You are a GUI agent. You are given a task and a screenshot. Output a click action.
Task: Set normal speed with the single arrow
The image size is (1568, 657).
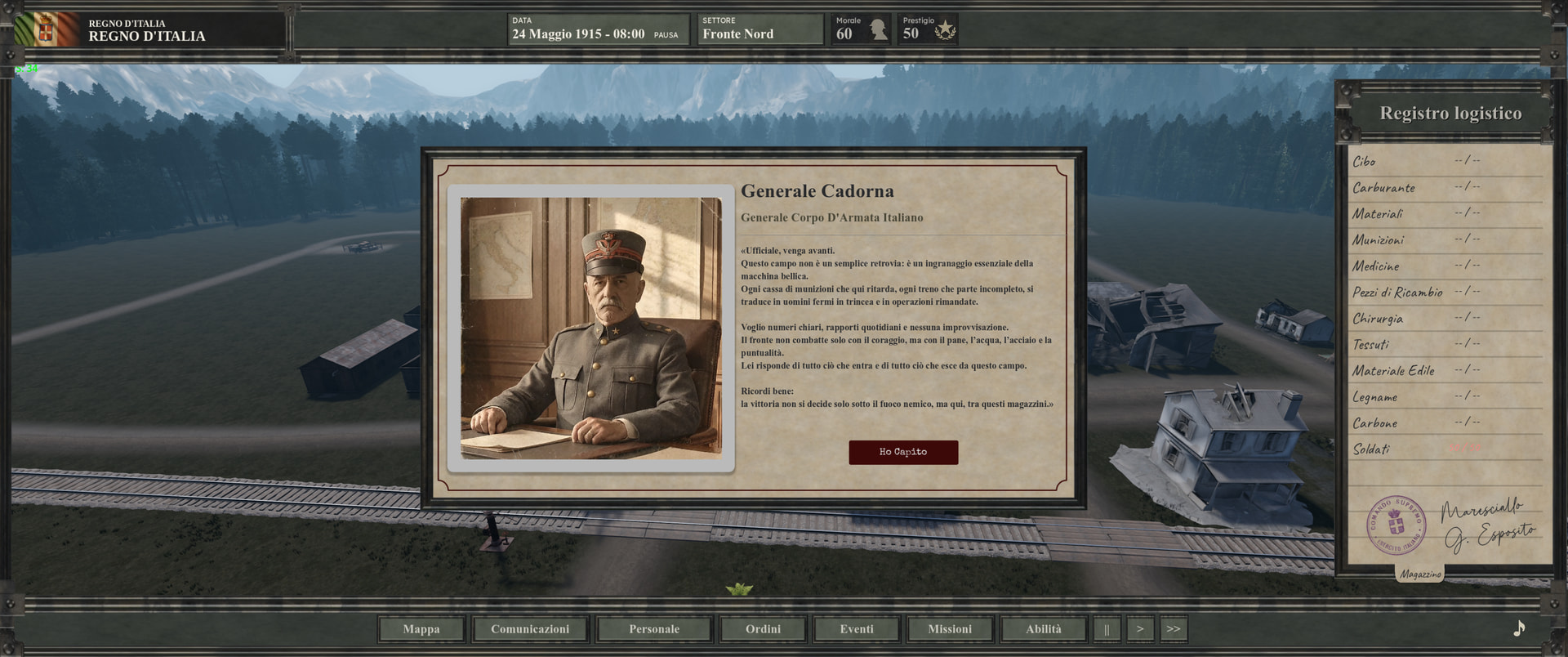[1140, 629]
